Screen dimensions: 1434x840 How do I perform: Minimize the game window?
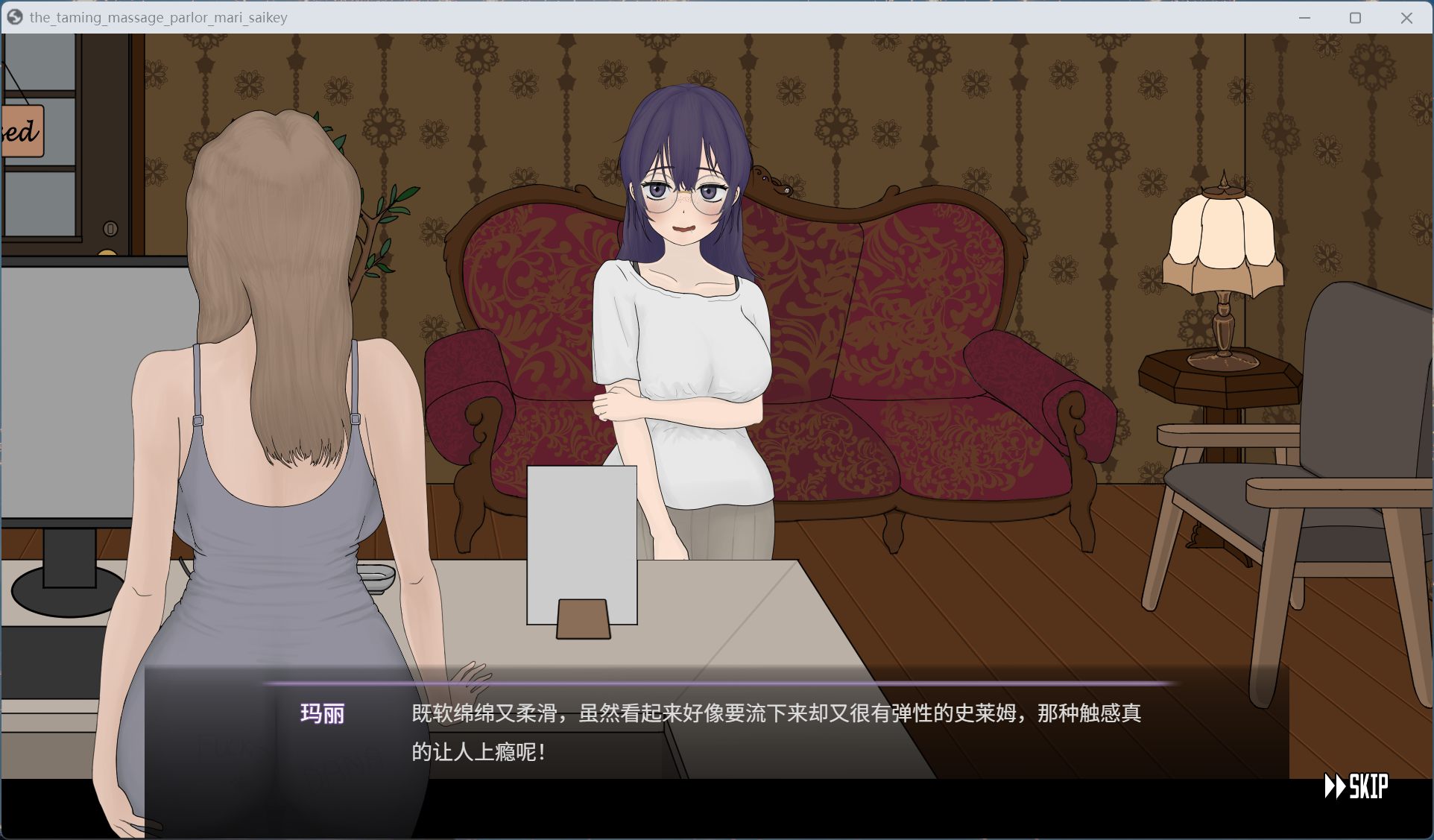tap(1304, 17)
